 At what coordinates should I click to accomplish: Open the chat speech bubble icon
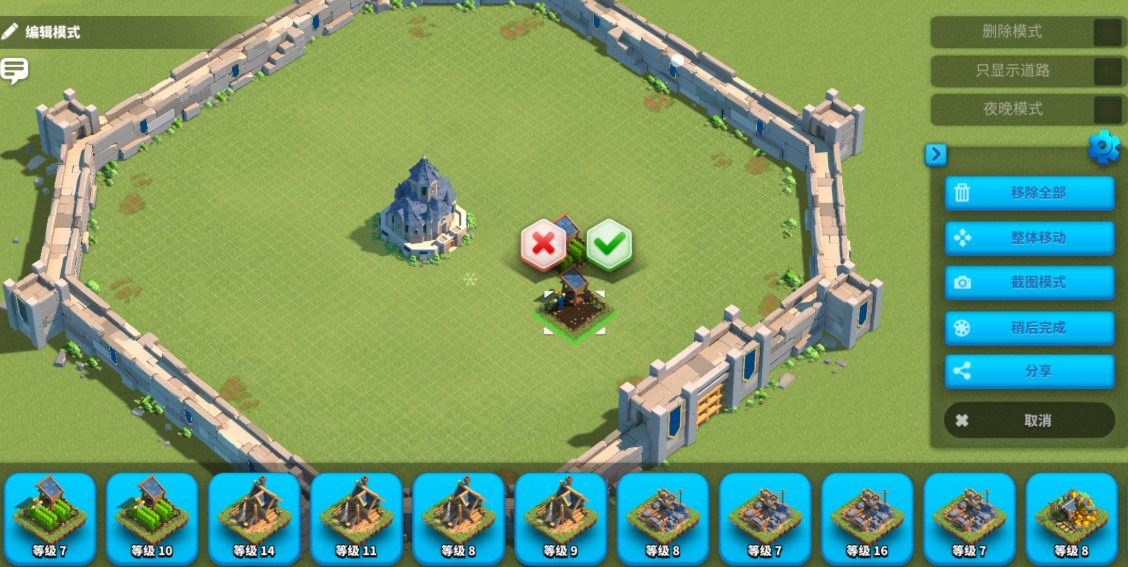14,71
